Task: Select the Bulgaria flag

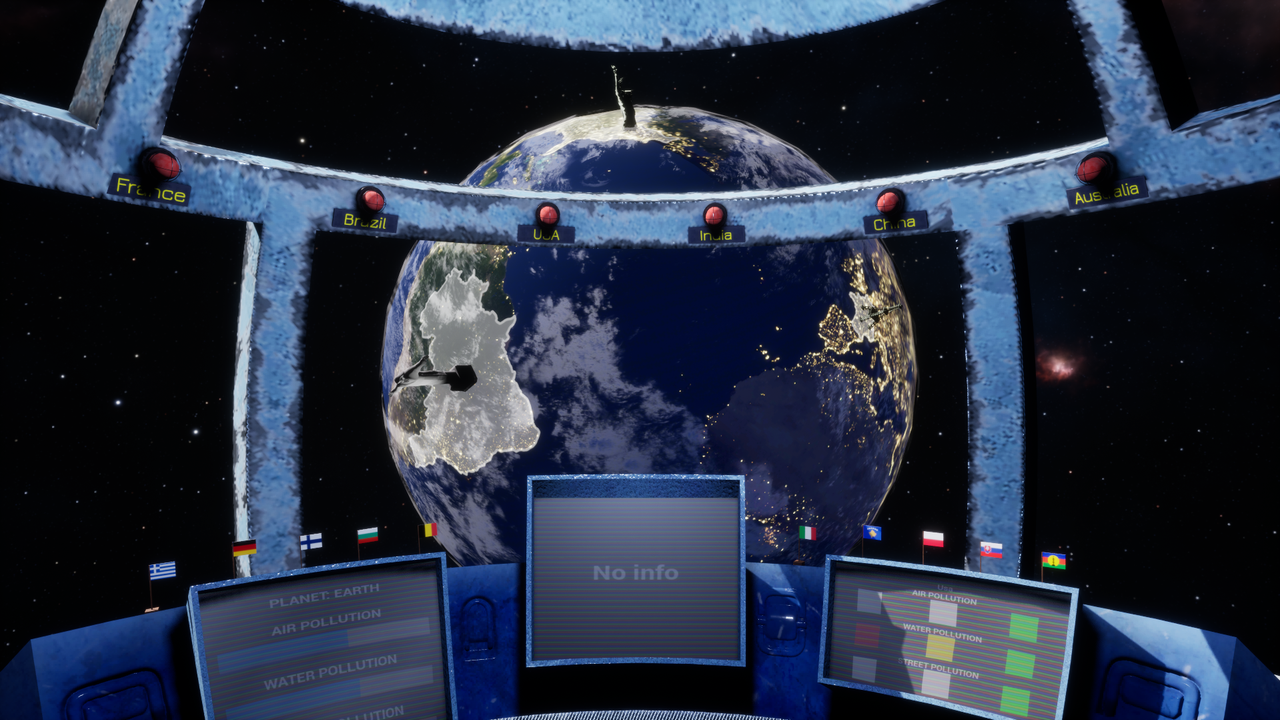Action: point(366,538)
